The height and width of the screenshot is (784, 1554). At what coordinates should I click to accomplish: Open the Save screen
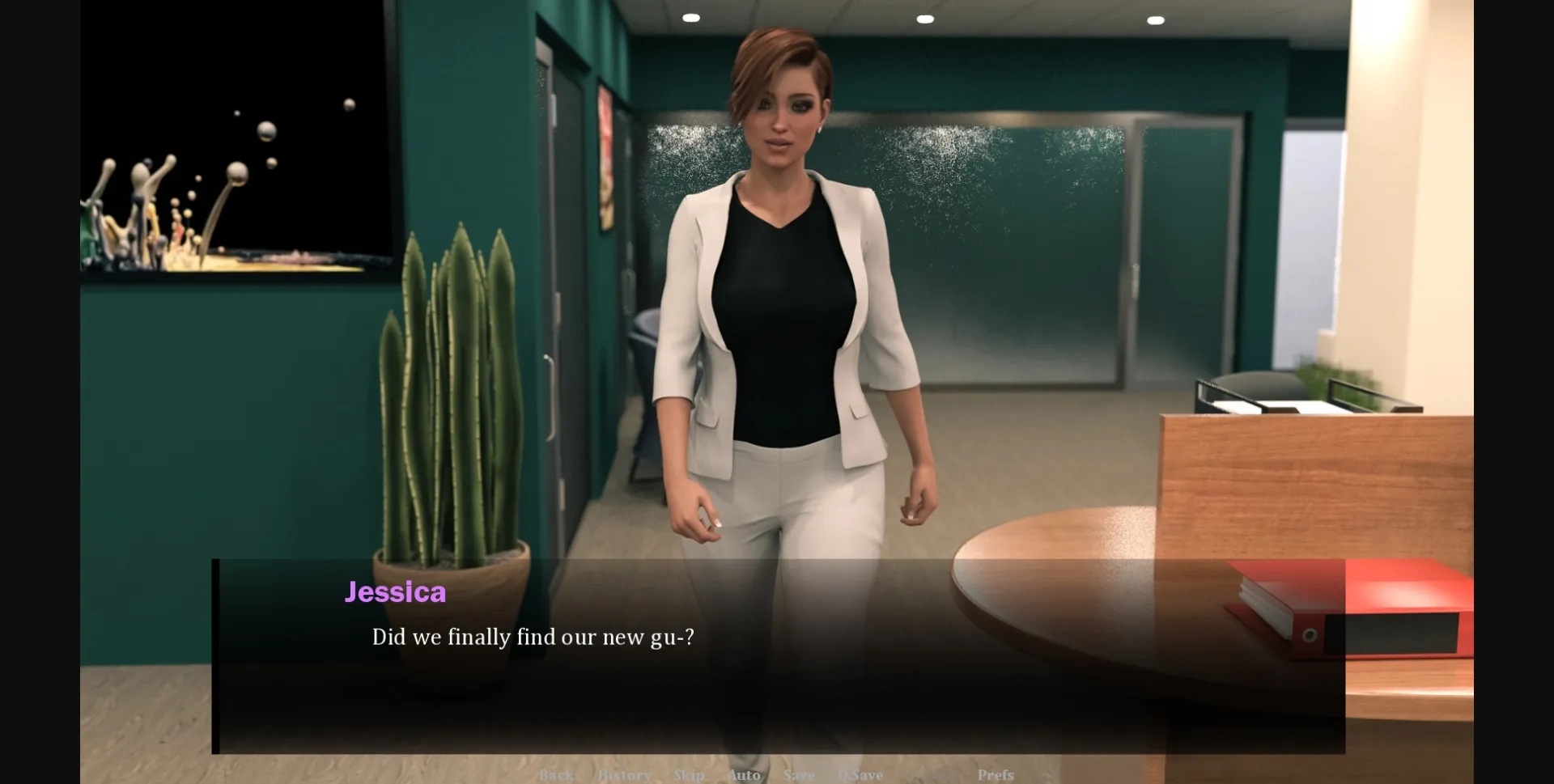pos(798,775)
